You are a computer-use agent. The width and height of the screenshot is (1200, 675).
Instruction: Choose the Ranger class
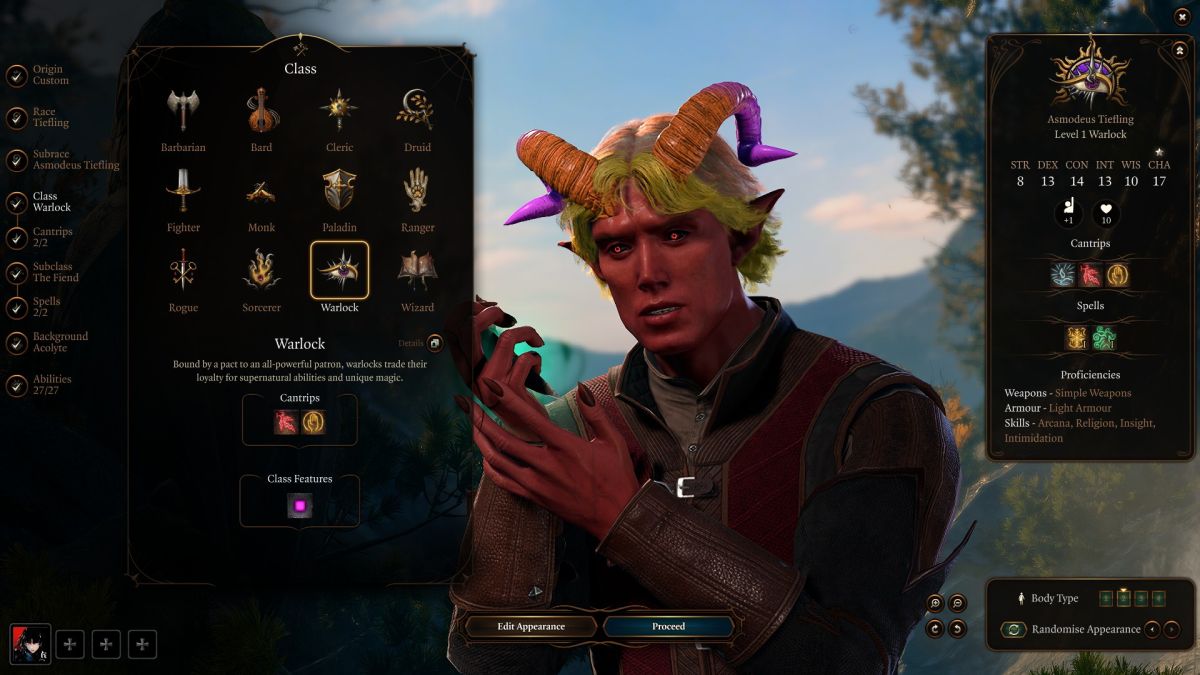tap(417, 191)
